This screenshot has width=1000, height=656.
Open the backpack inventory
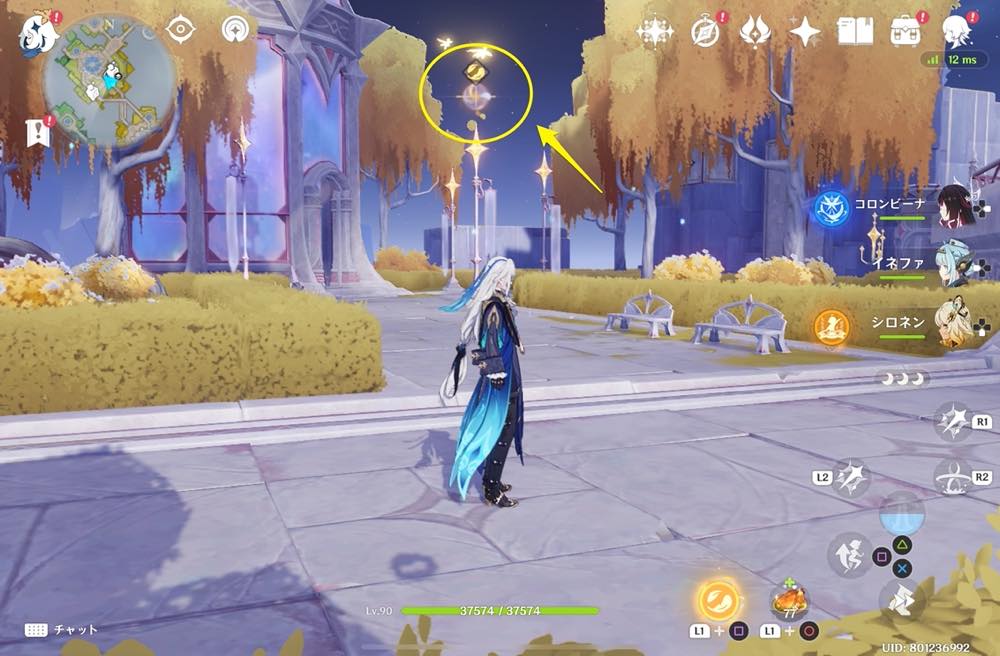pos(906,32)
